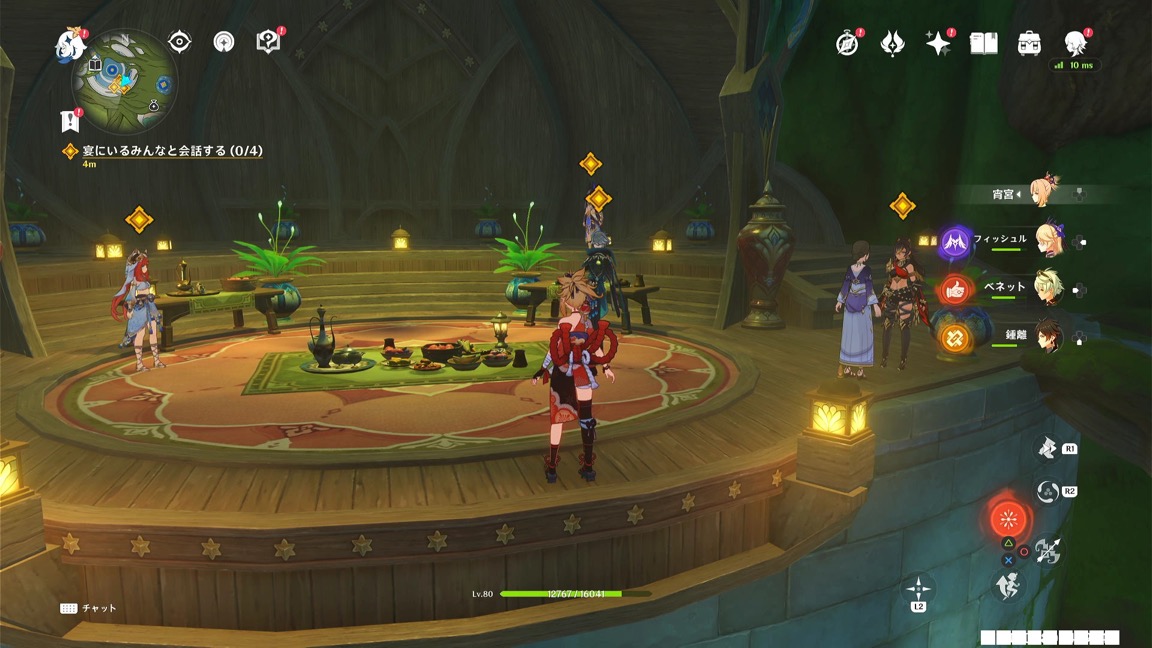Use the elemental skill icon with three dots

[x=1047, y=492]
